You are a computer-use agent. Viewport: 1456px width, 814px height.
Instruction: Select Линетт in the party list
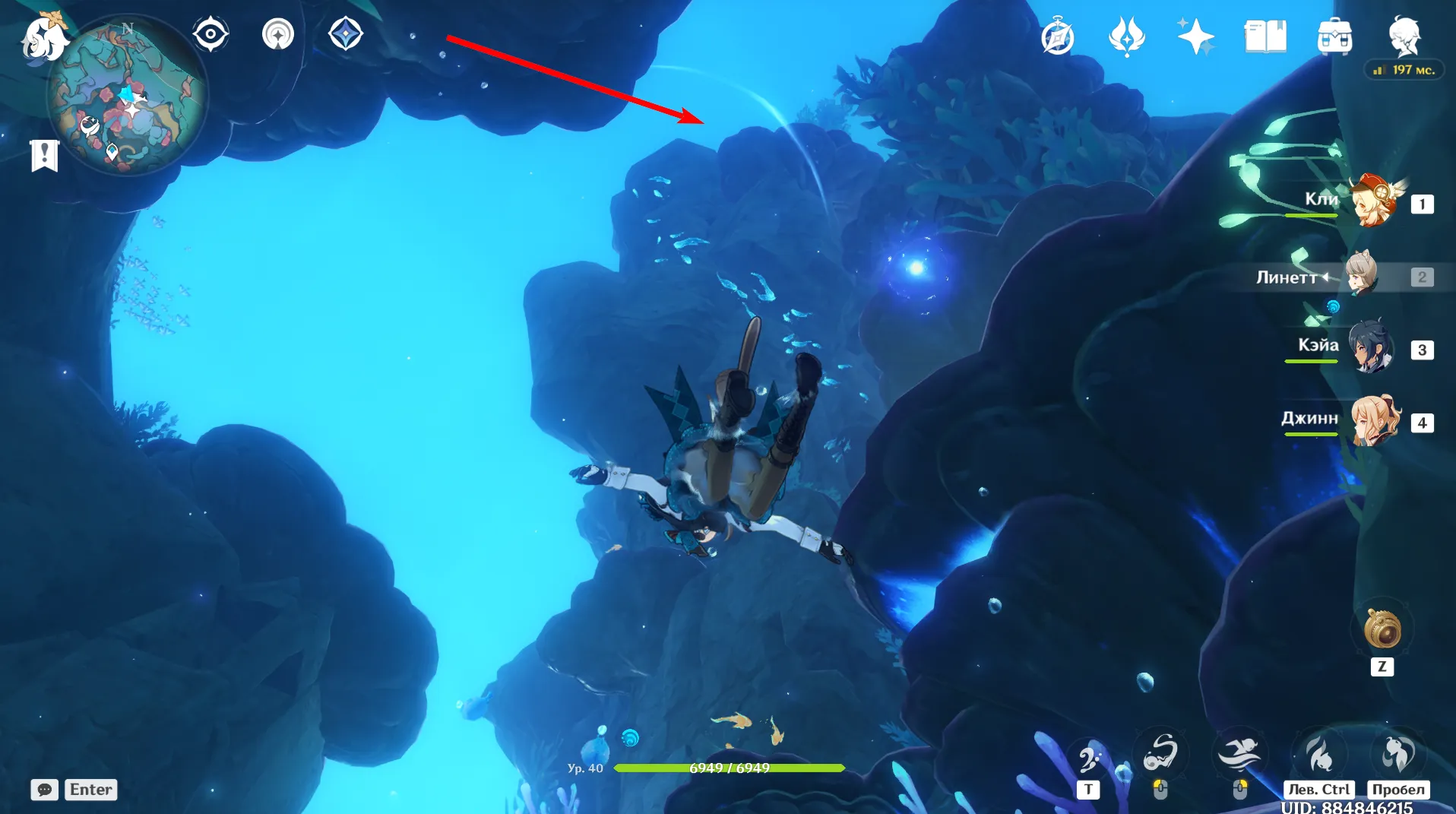click(1362, 276)
